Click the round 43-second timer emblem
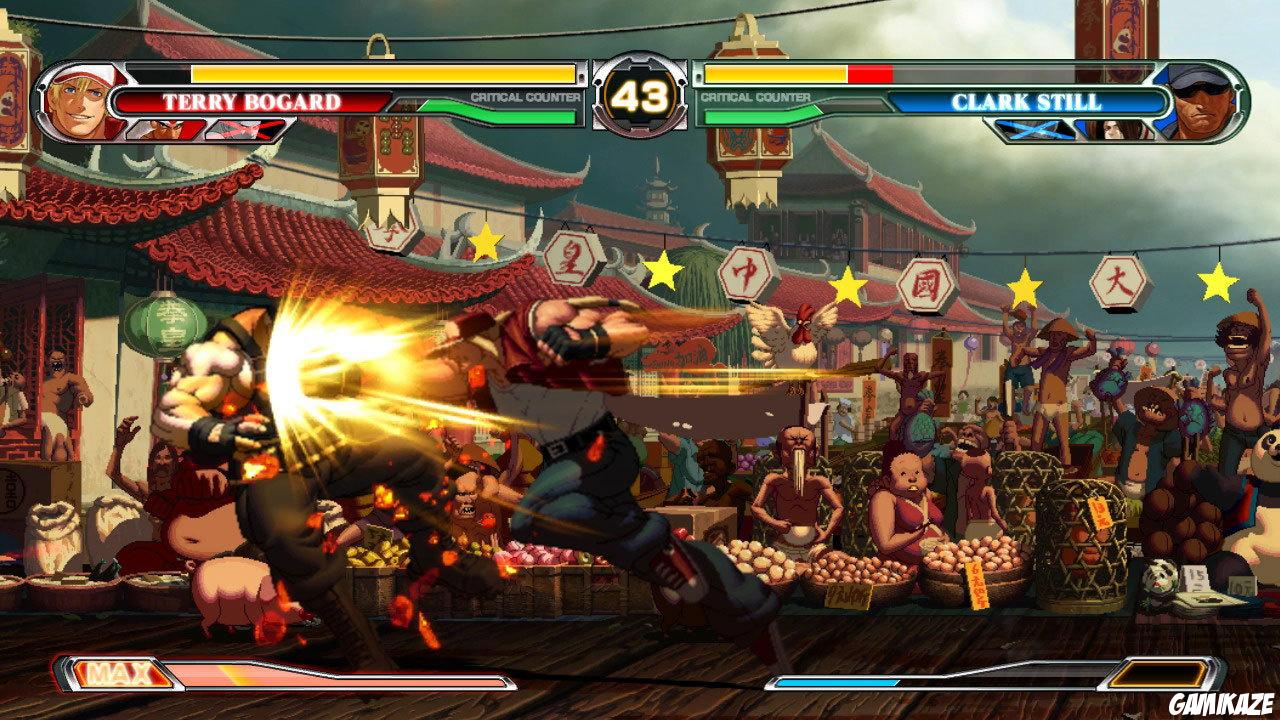Viewport: 1280px width, 720px height. click(x=640, y=95)
